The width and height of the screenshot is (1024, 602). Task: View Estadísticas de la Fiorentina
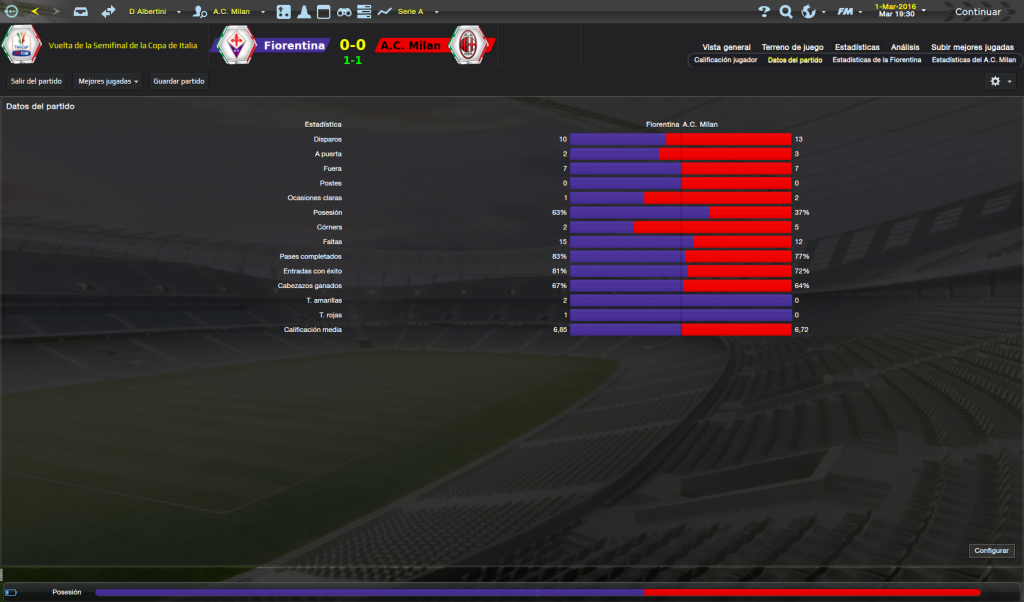coord(876,60)
